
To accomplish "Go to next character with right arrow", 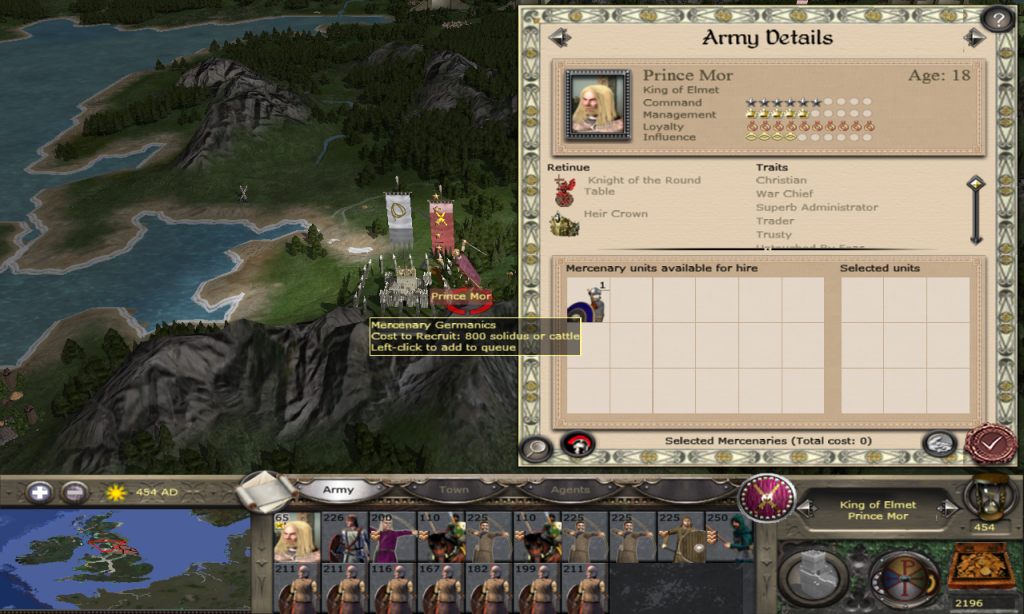I will [974, 38].
